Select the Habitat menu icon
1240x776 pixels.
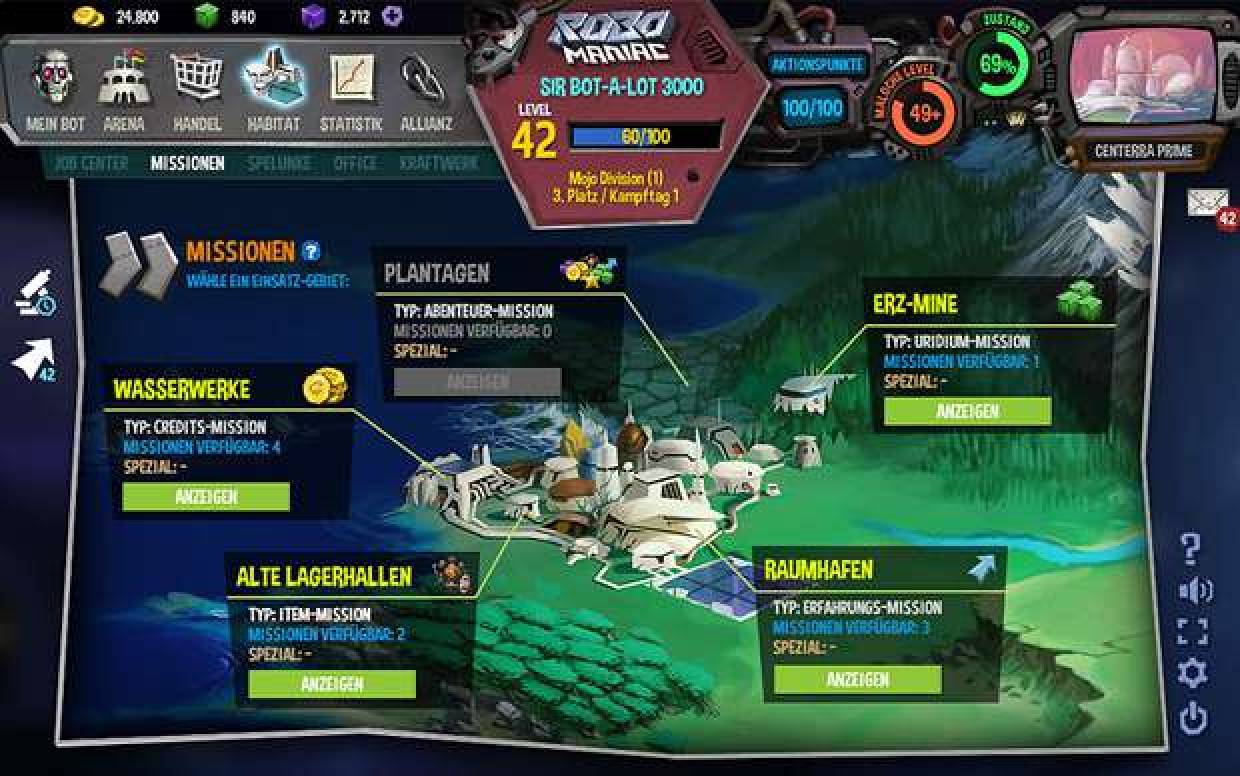[x=273, y=90]
